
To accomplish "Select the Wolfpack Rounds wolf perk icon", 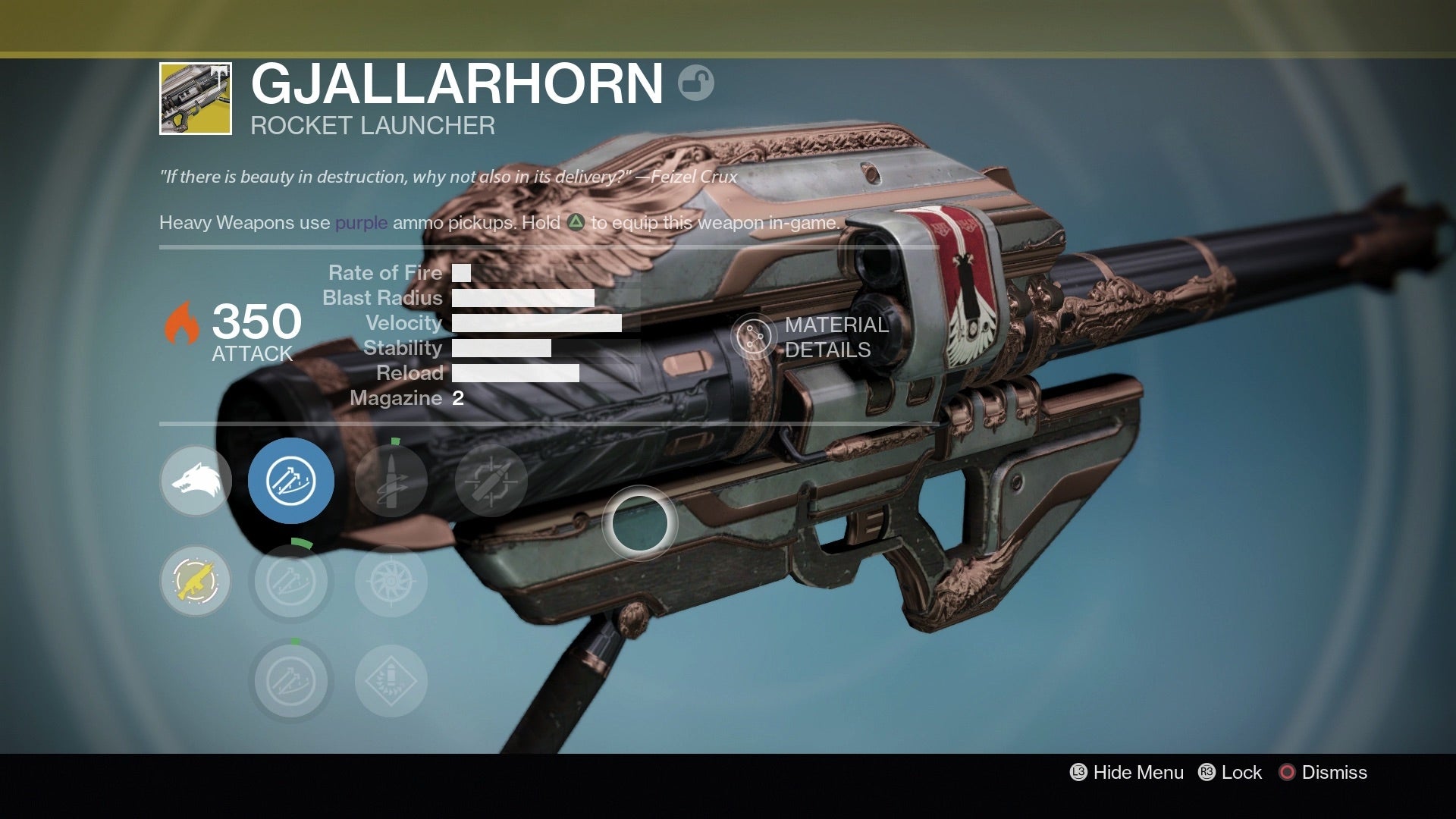I will (196, 479).
